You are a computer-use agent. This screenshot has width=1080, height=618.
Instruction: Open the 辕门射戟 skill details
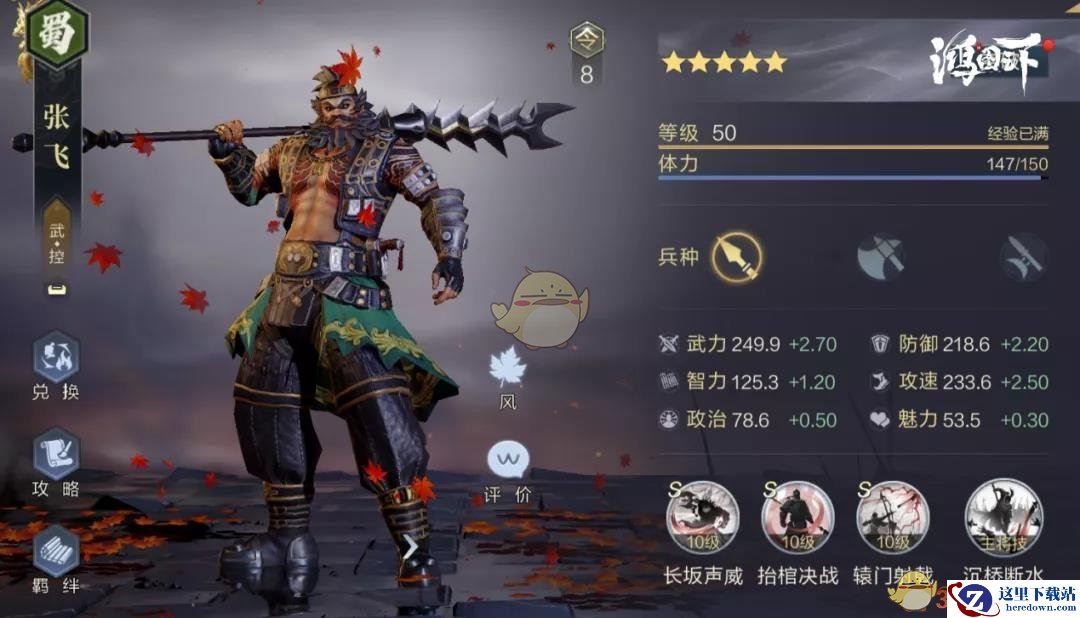coord(893,518)
